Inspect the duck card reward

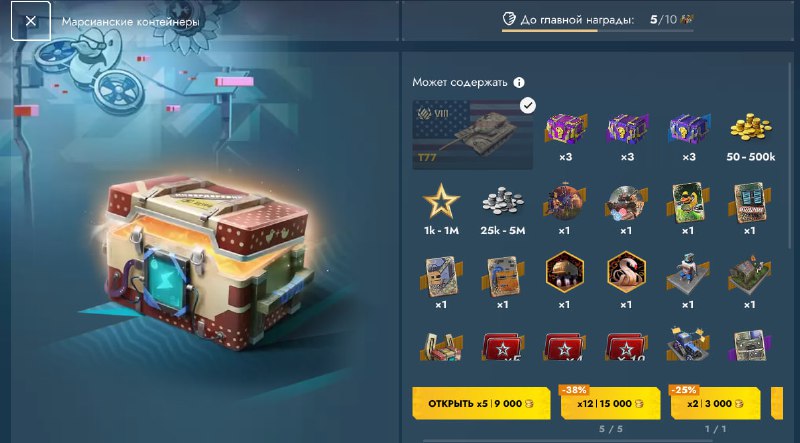pos(688,202)
